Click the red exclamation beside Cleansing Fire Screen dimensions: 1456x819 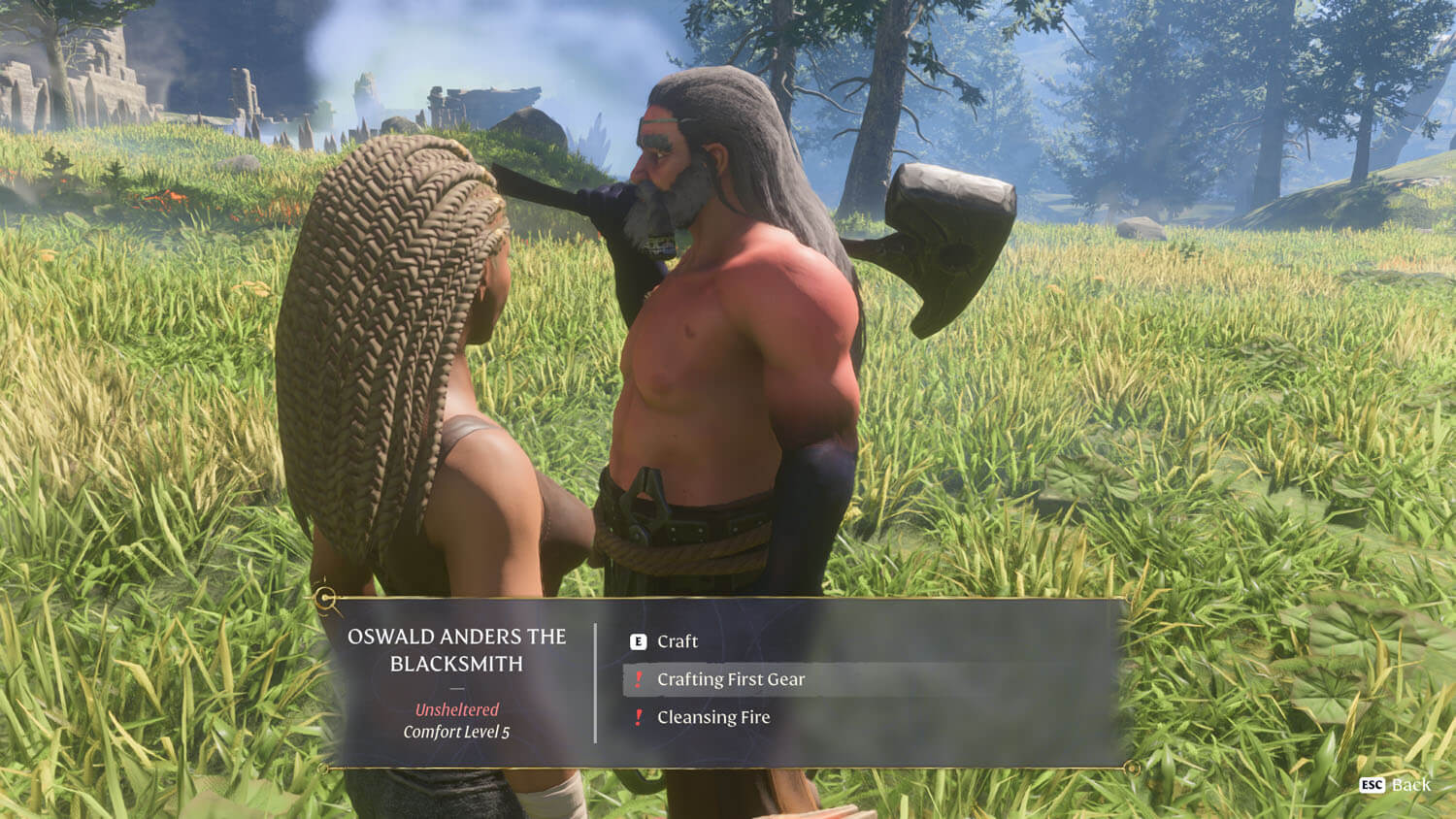(x=638, y=718)
